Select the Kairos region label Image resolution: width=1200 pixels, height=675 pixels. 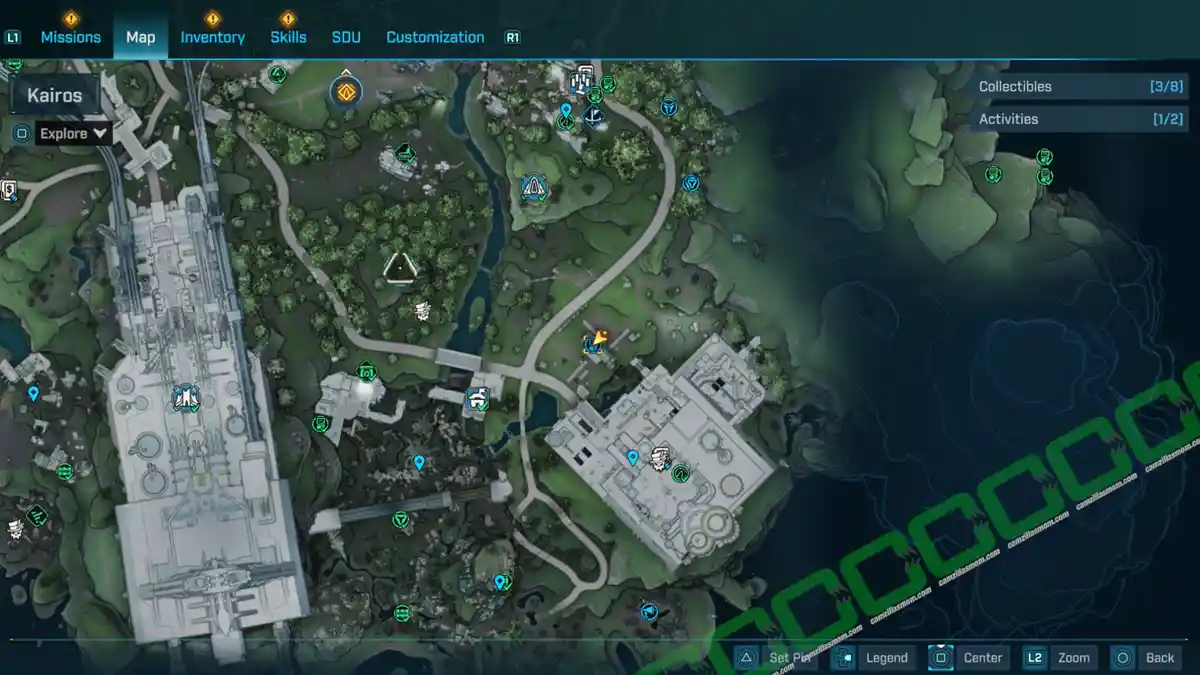click(55, 96)
